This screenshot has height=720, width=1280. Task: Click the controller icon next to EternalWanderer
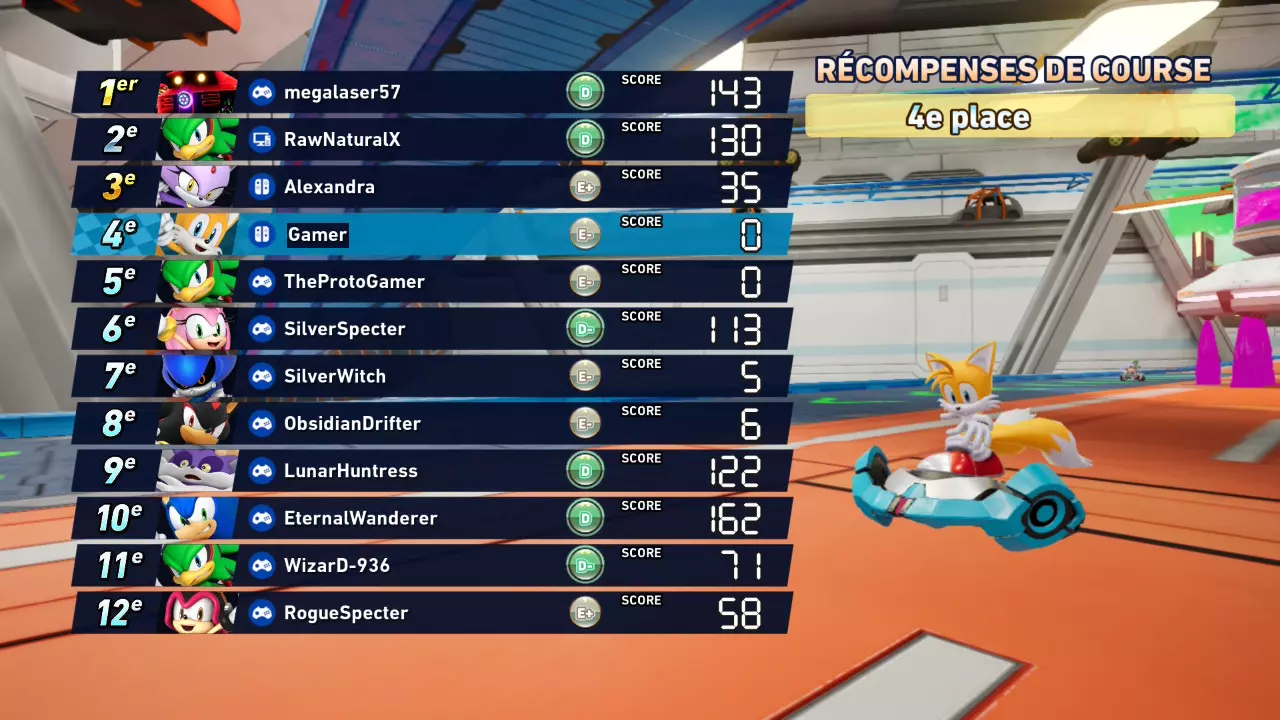coord(261,518)
